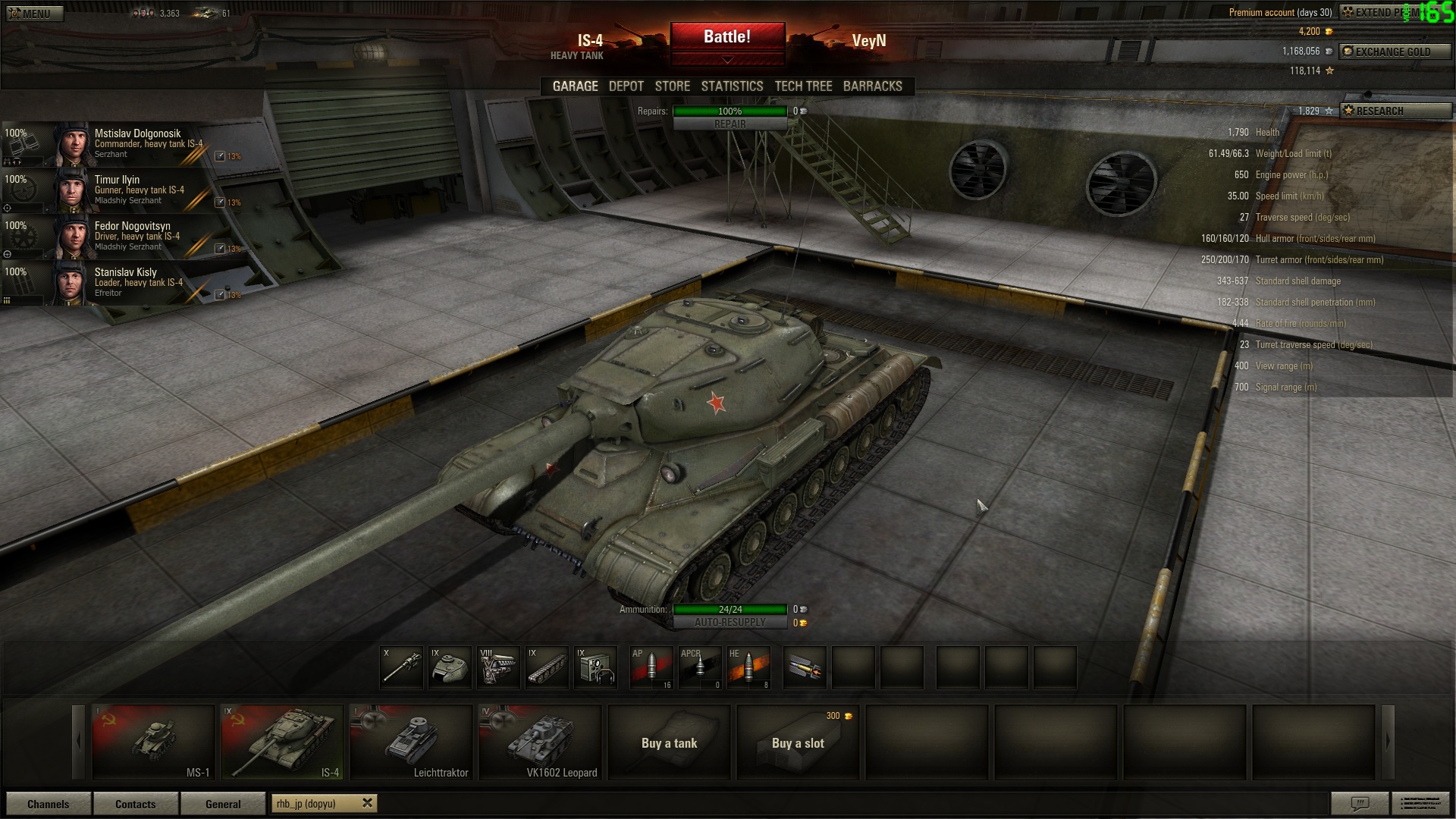Open the Store tab
1456x819 pixels.
(x=672, y=86)
